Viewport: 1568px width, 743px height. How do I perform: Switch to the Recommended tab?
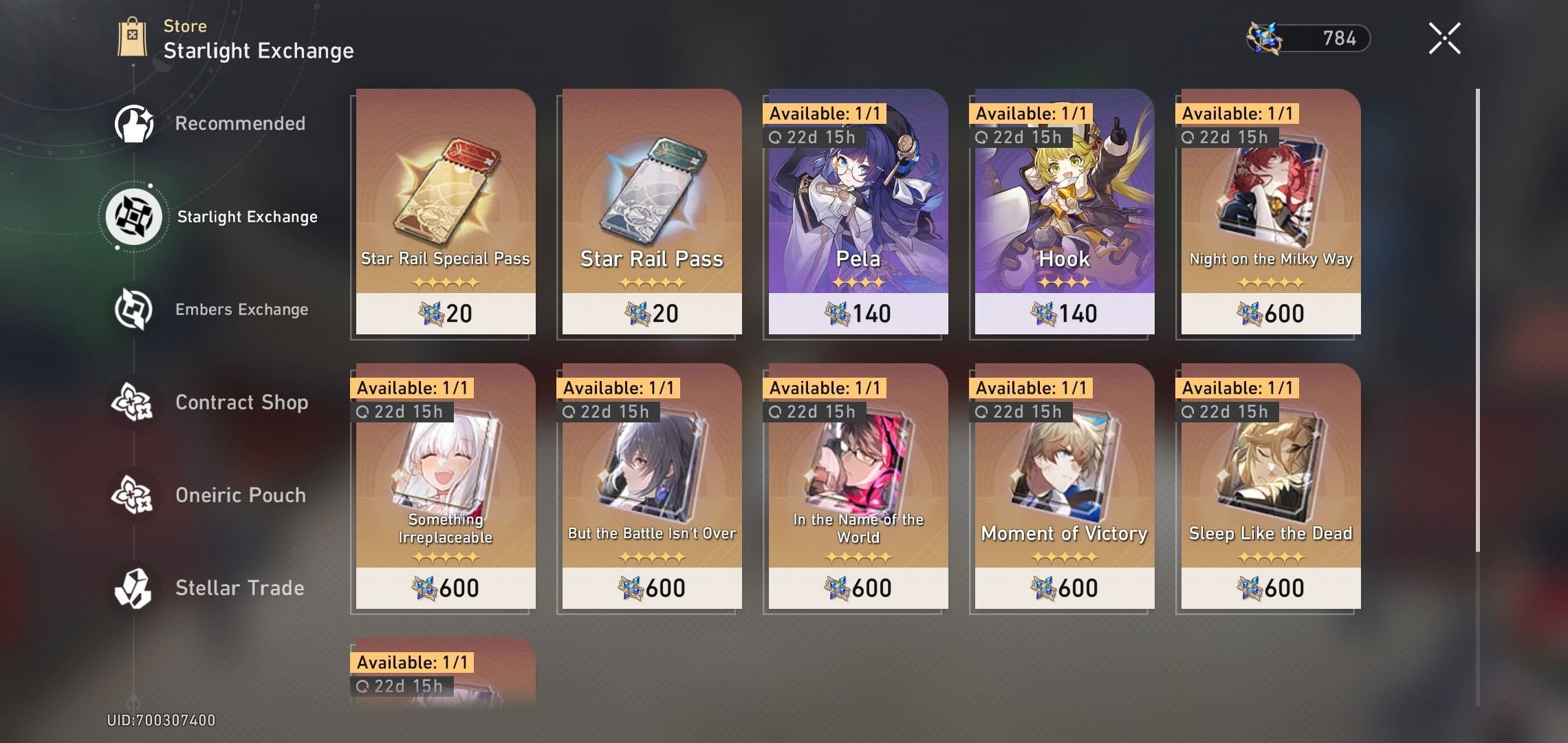241,124
